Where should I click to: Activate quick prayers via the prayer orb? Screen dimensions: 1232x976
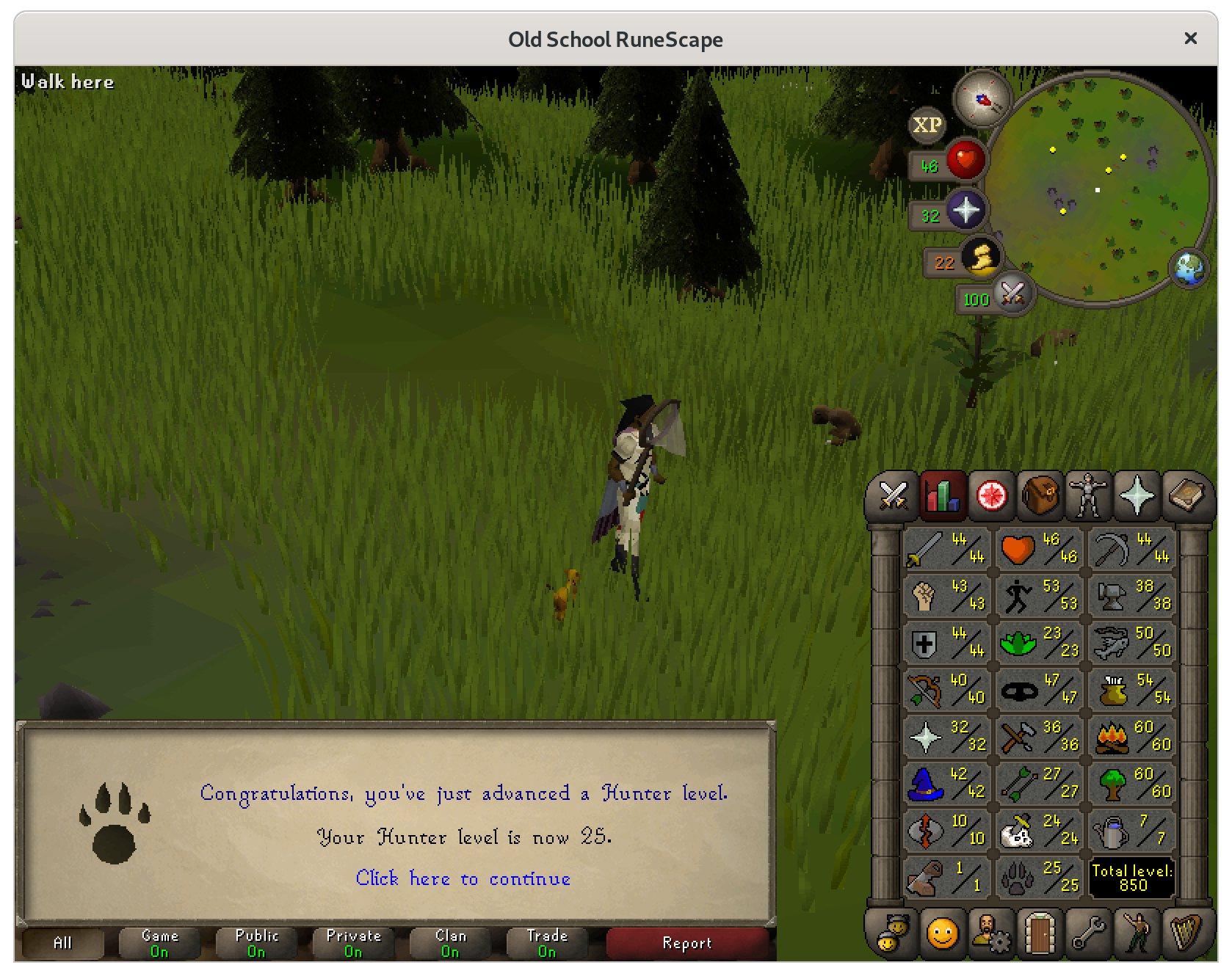pyautogui.click(x=965, y=211)
